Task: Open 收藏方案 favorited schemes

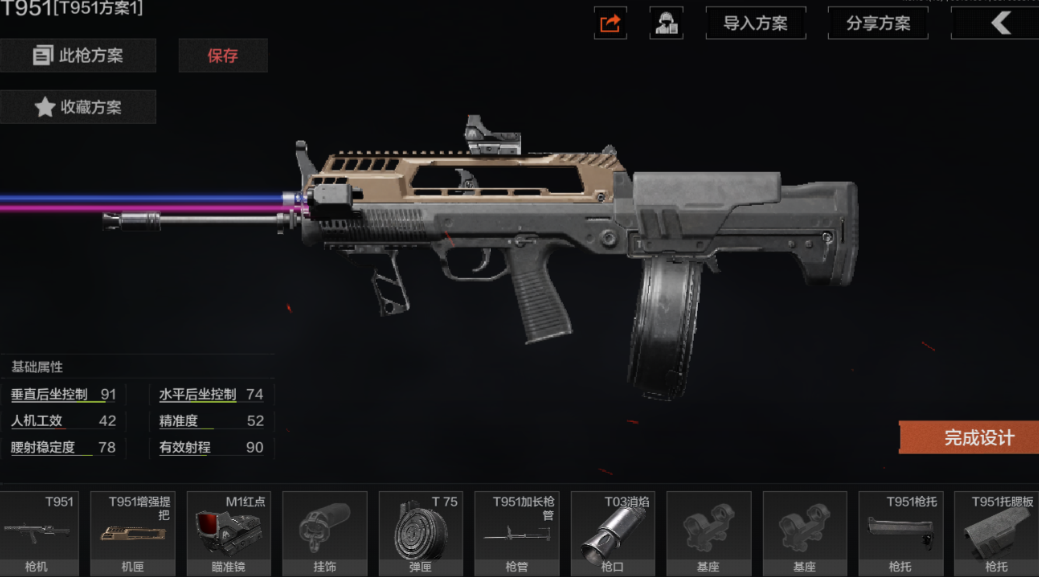Action: point(78,107)
